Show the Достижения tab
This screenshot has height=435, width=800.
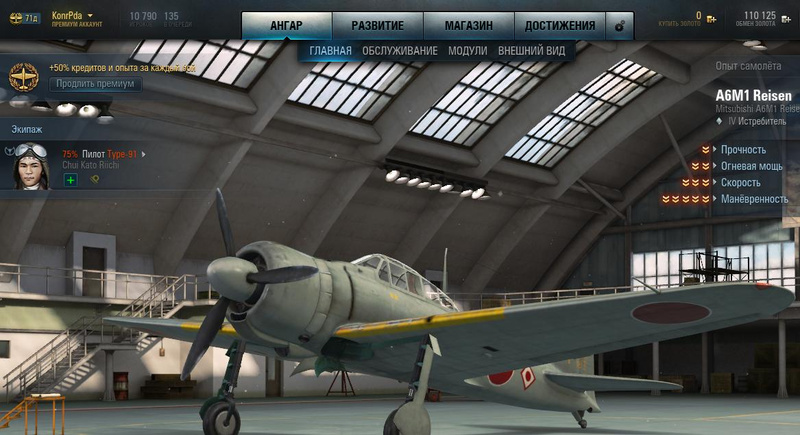(558, 25)
